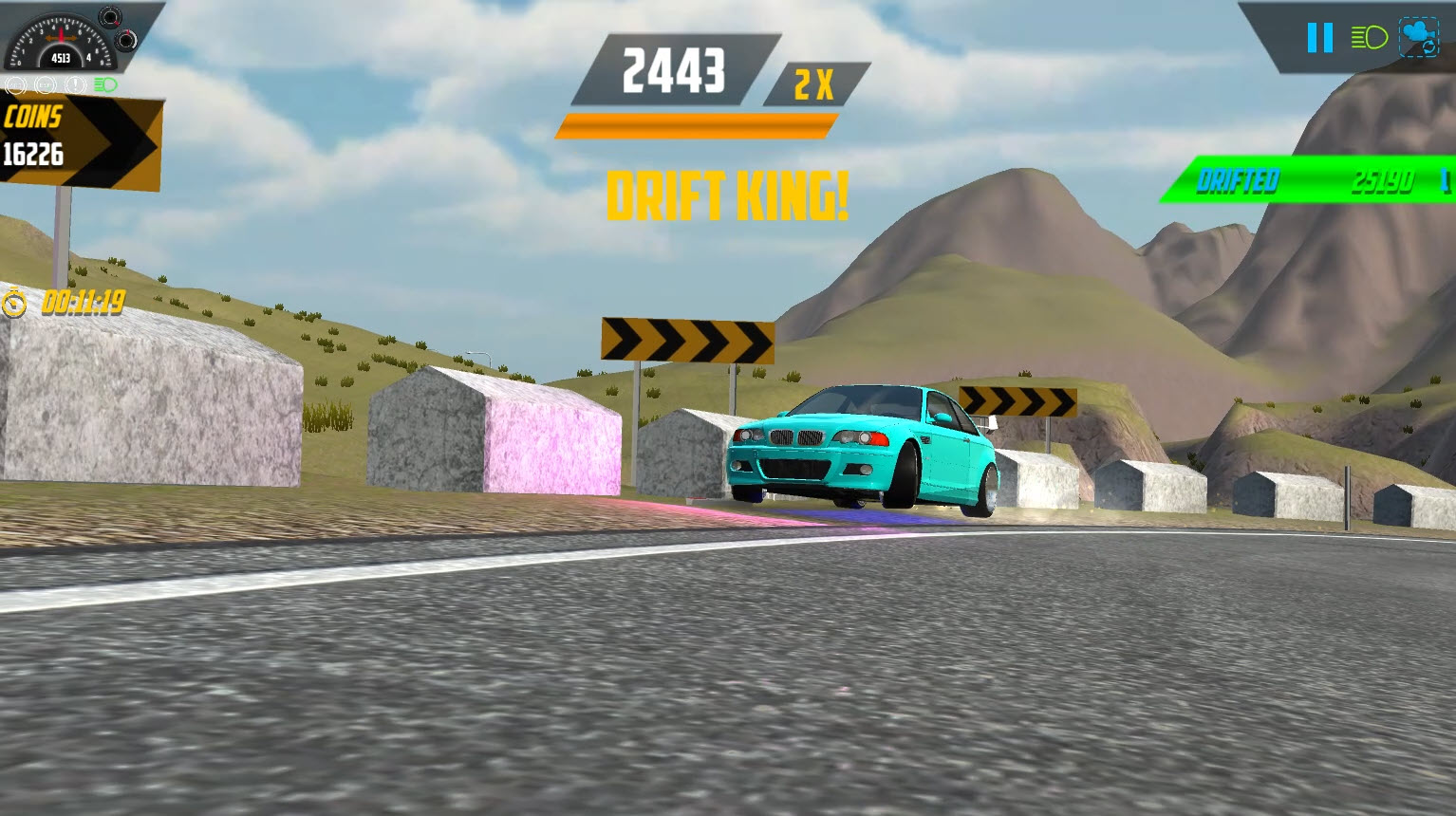The image size is (1456, 816).
Task: Click the 2443 score display
Action: [x=675, y=68]
